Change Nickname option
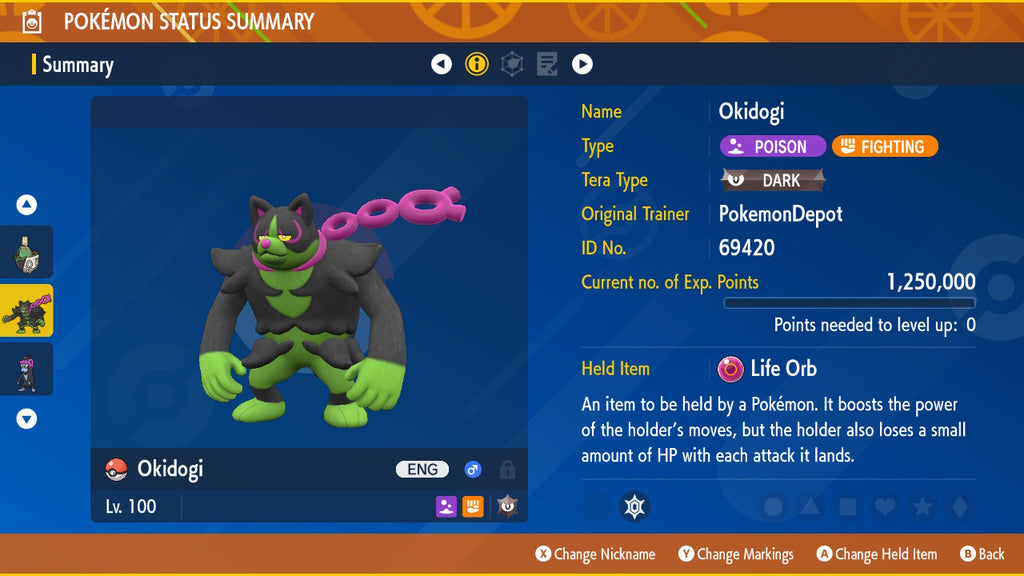Viewport: 1024px width, 576px height. pyautogui.click(x=596, y=554)
